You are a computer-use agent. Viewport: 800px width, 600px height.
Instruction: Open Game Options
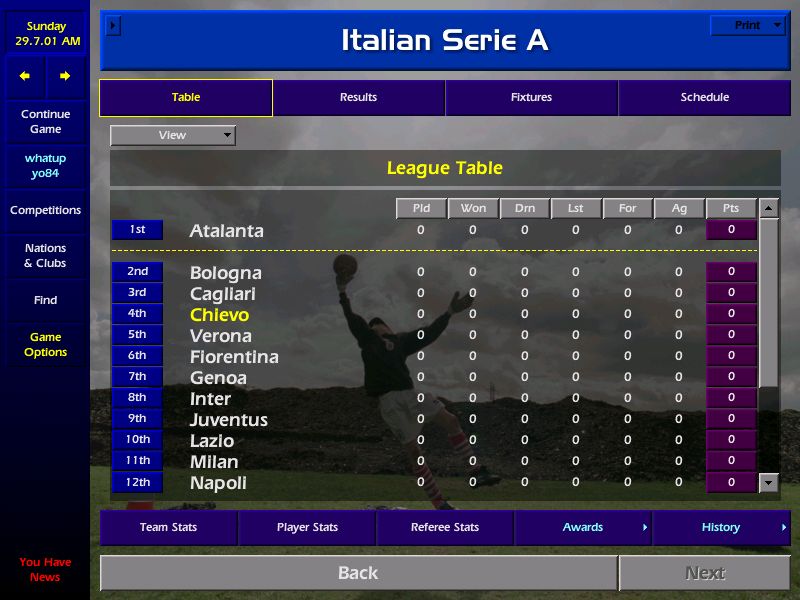[45, 345]
